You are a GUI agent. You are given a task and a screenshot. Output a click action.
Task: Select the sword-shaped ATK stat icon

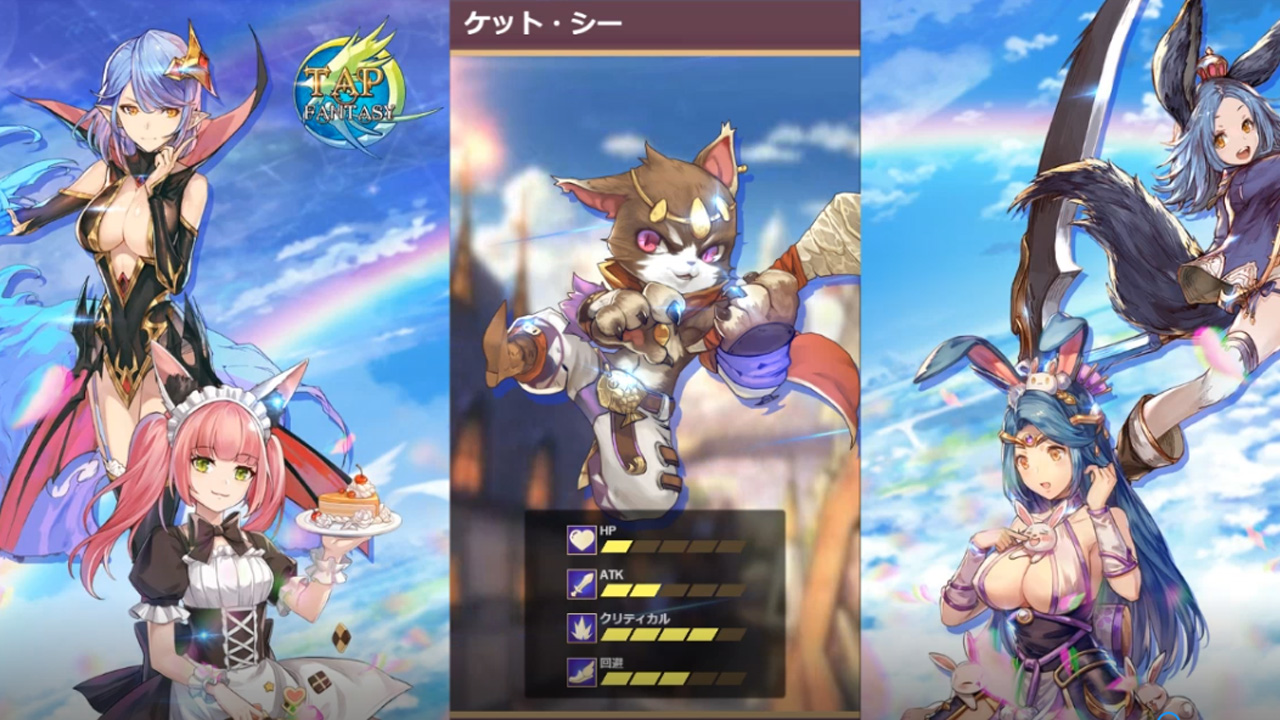[x=580, y=583]
